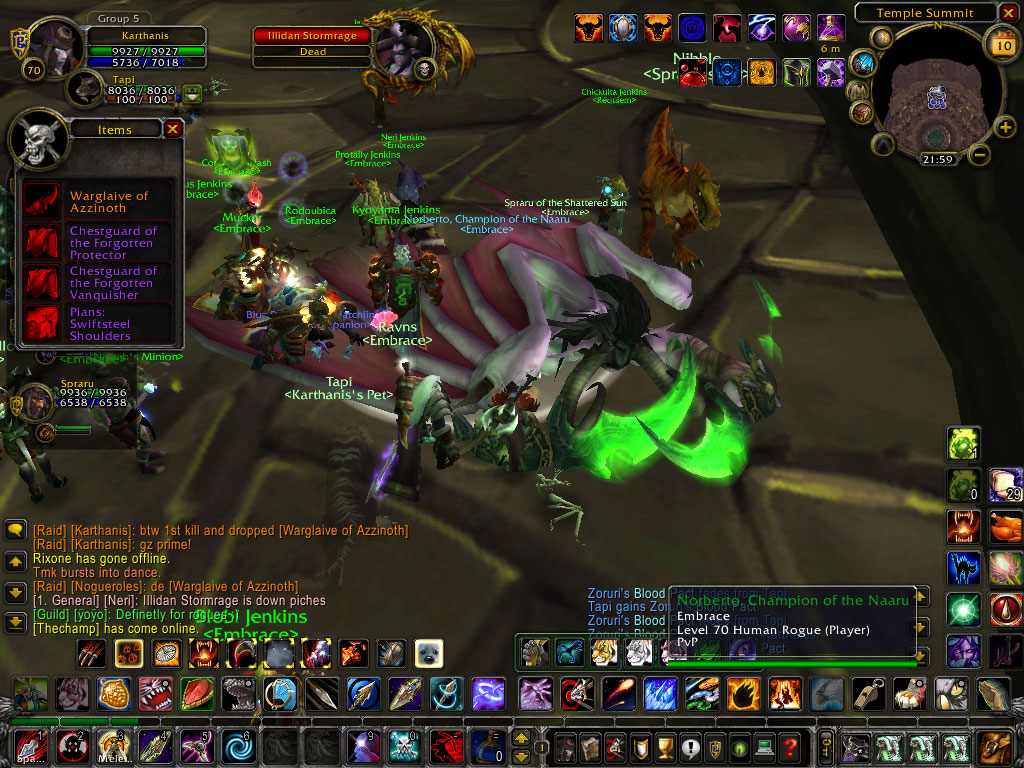Open the red question mark help button
Image resolution: width=1024 pixels, height=768 pixels.
click(x=790, y=747)
